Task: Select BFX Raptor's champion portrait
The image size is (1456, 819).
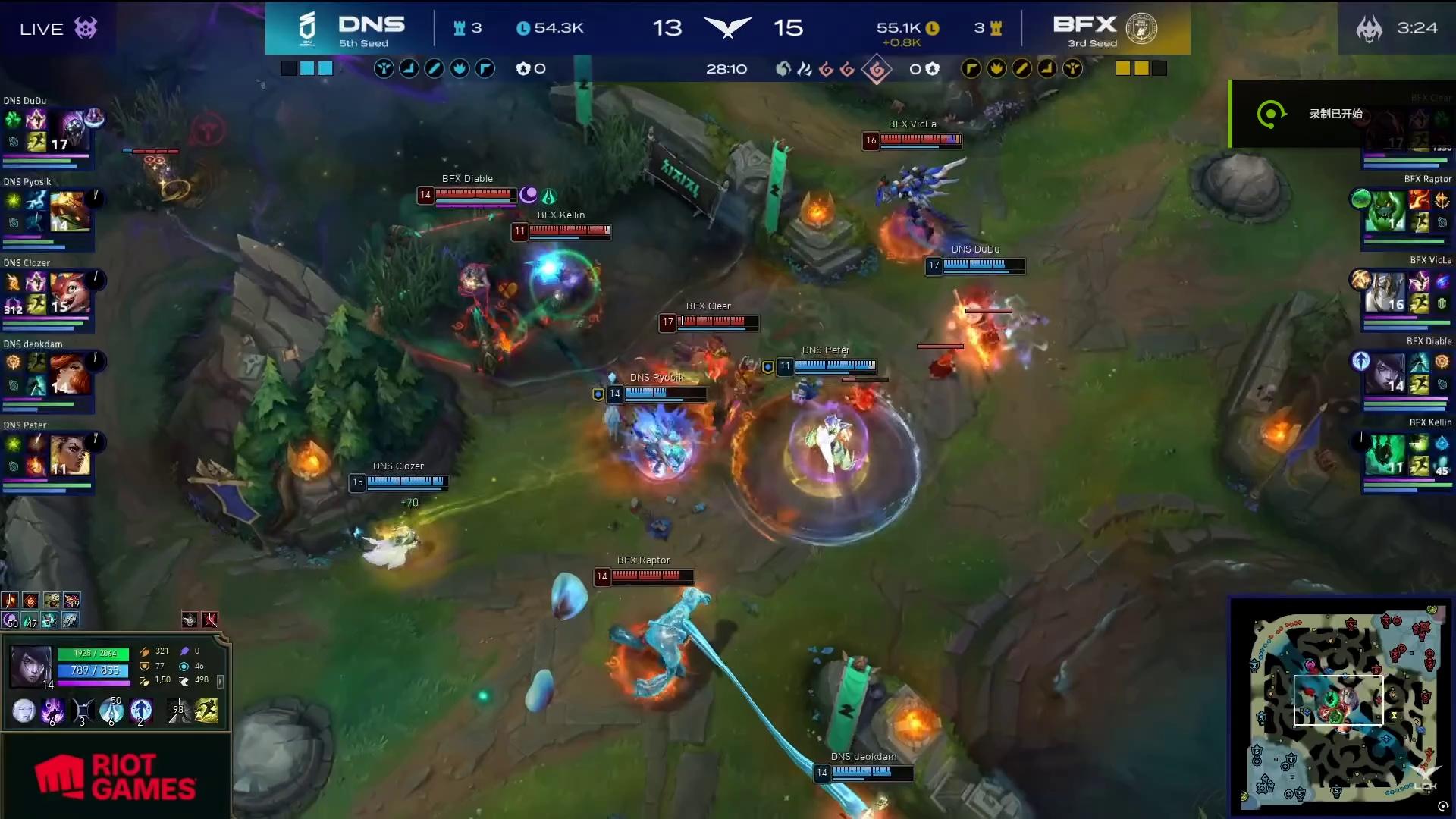Action: [1385, 212]
